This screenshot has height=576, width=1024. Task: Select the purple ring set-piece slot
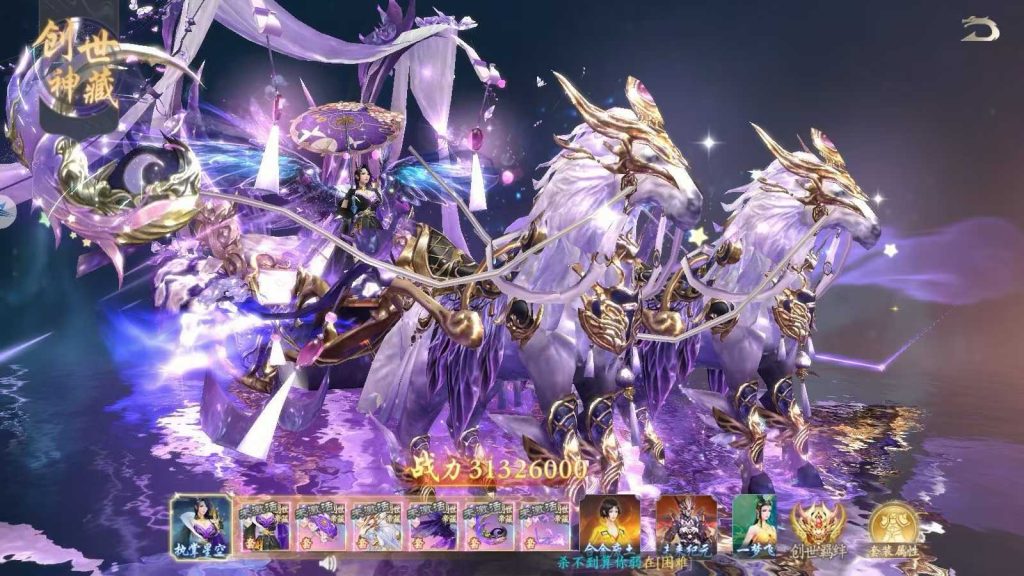(x=488, y=525)
